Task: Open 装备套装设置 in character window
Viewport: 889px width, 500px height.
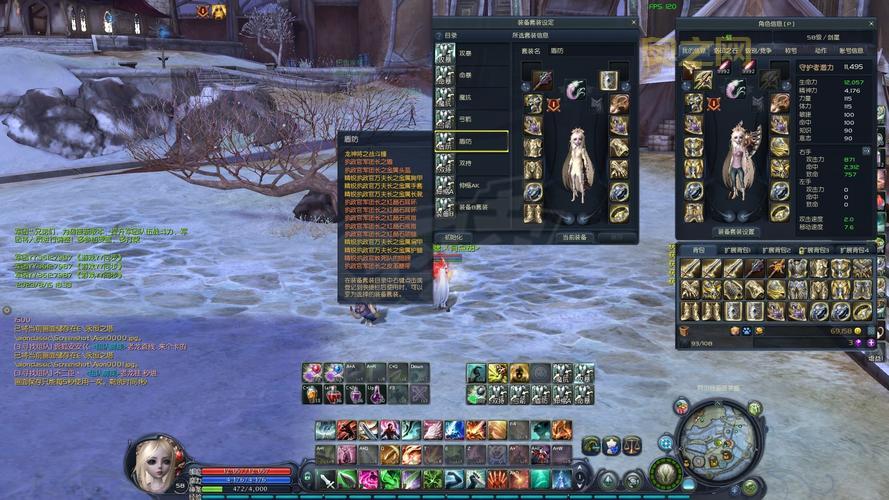Action: pyautogui.click(x=737, y=231)
